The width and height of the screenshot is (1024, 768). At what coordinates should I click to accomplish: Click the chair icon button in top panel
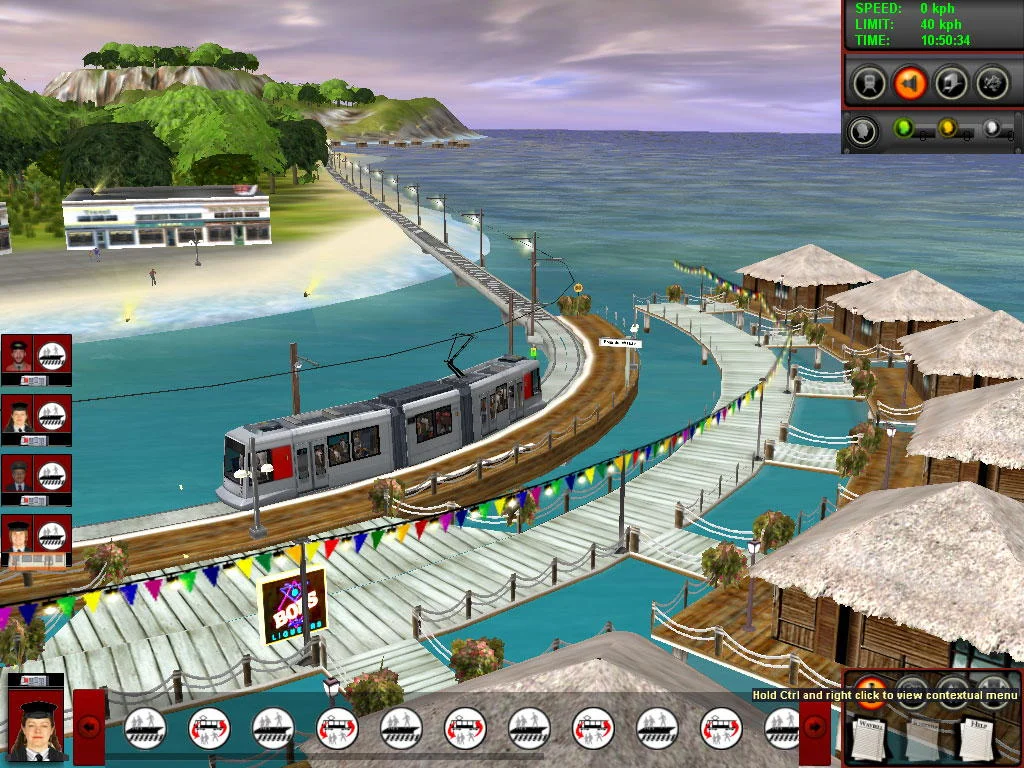click(950, 83)
